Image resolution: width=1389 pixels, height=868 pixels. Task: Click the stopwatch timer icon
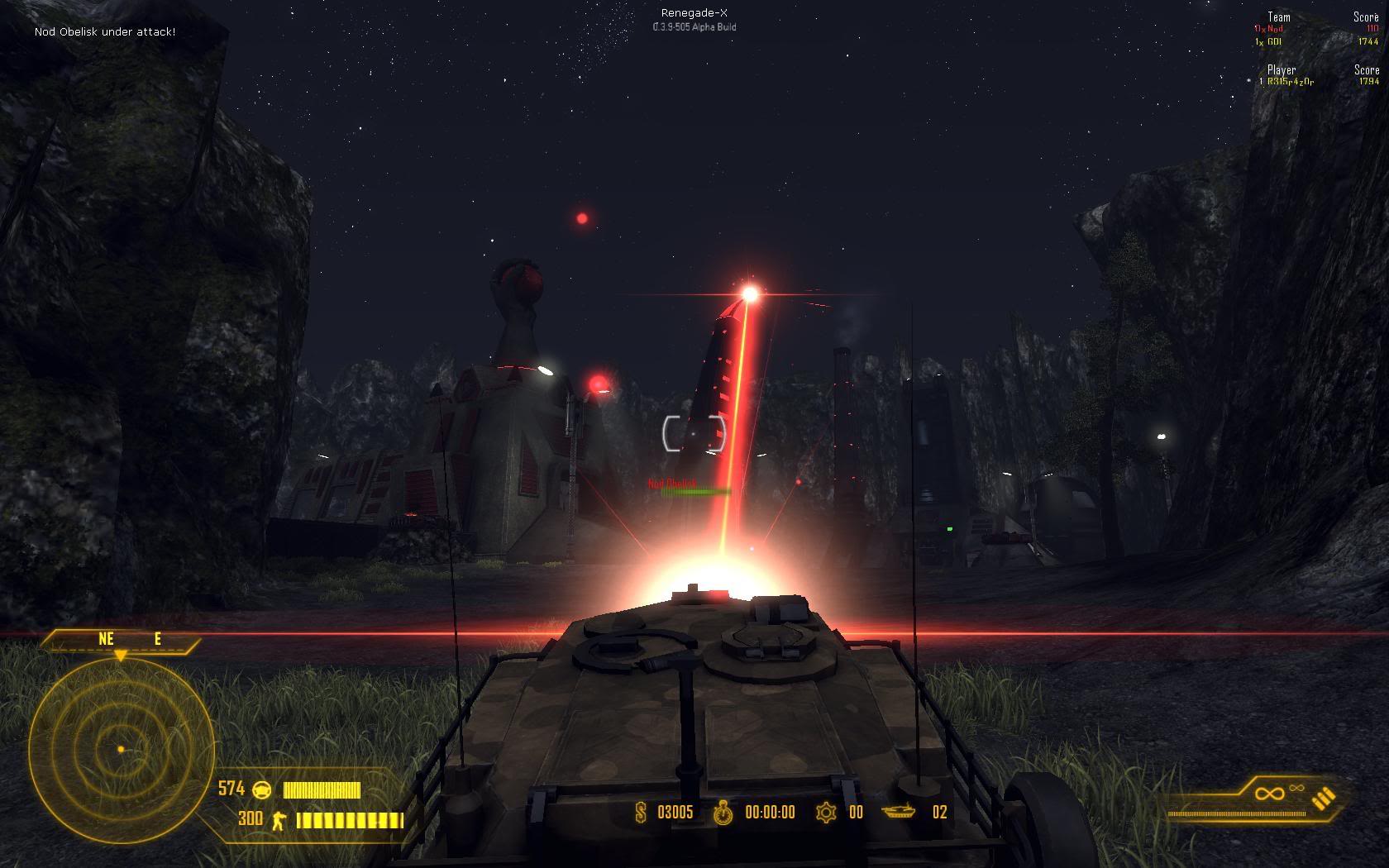click(723, 813)
